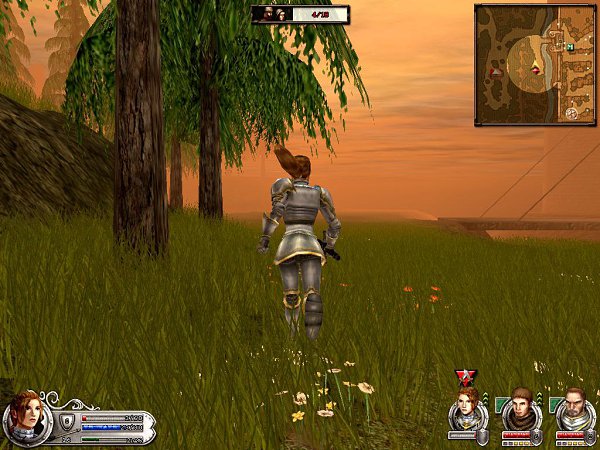600x450 pixels.
Task: Open the party counter panel showing 4/10
Action: (x=300, y=14)
